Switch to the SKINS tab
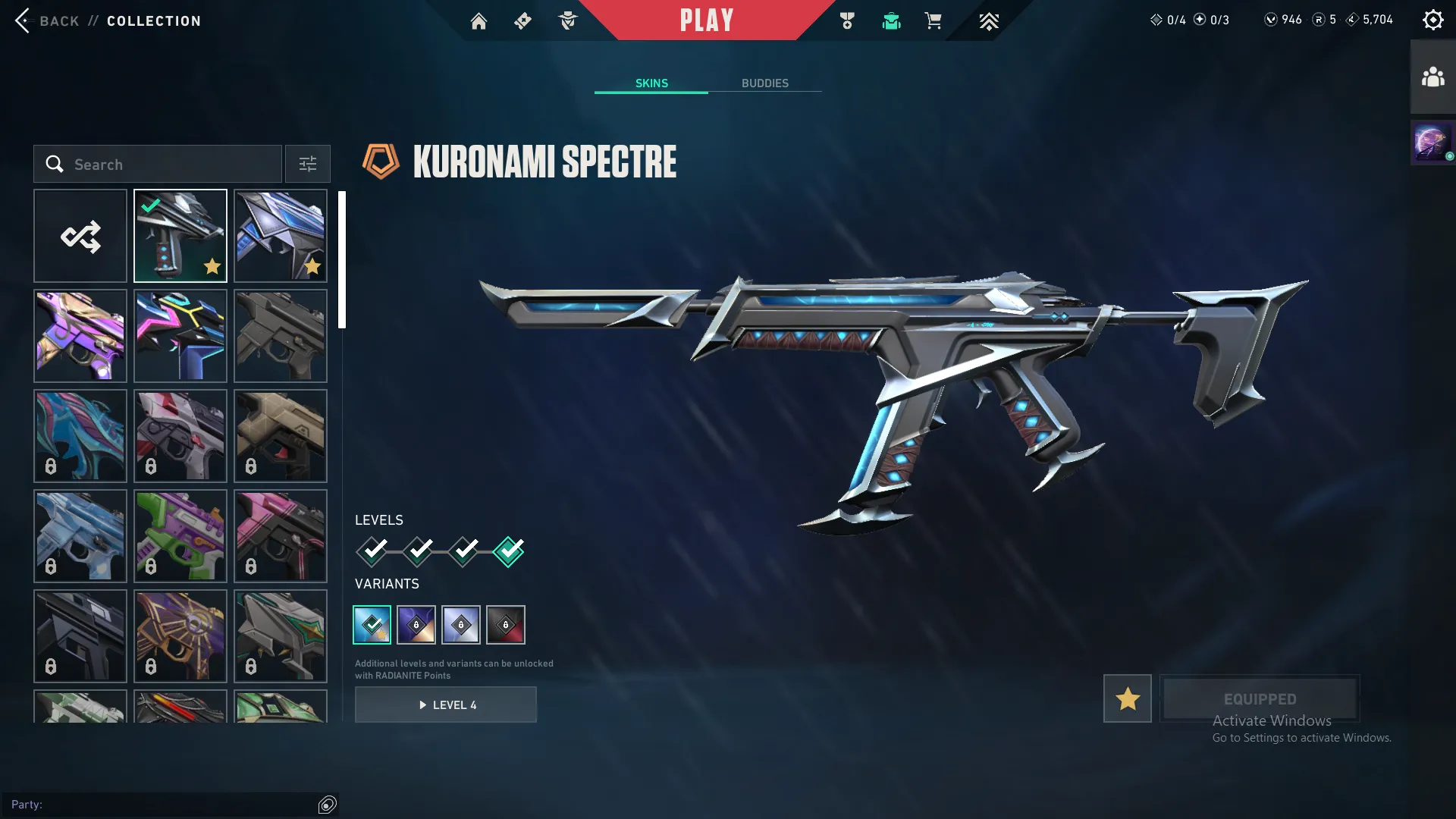 pyautogui.click(x=651, y=83)
